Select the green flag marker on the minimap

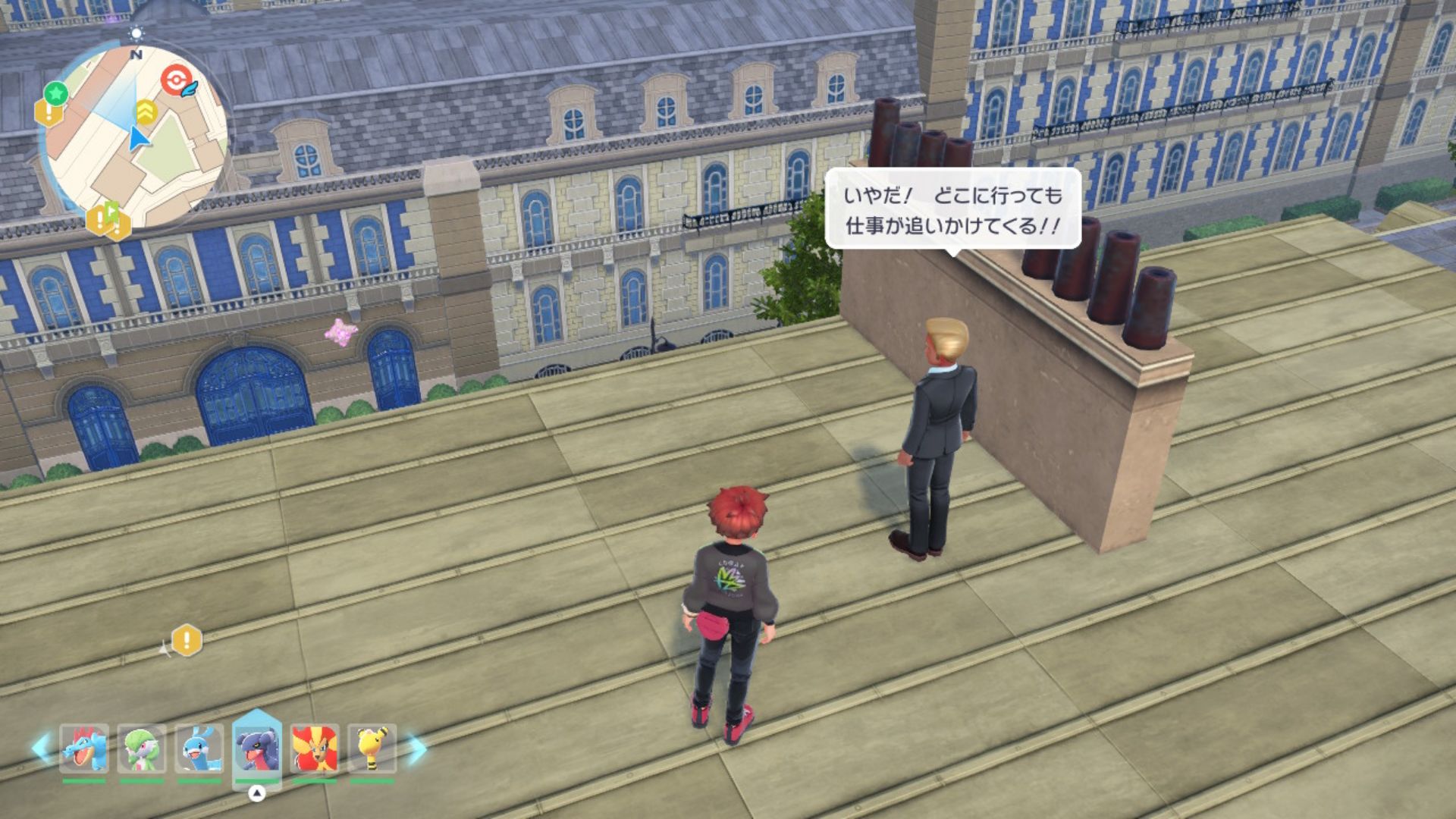coord(113,211)
